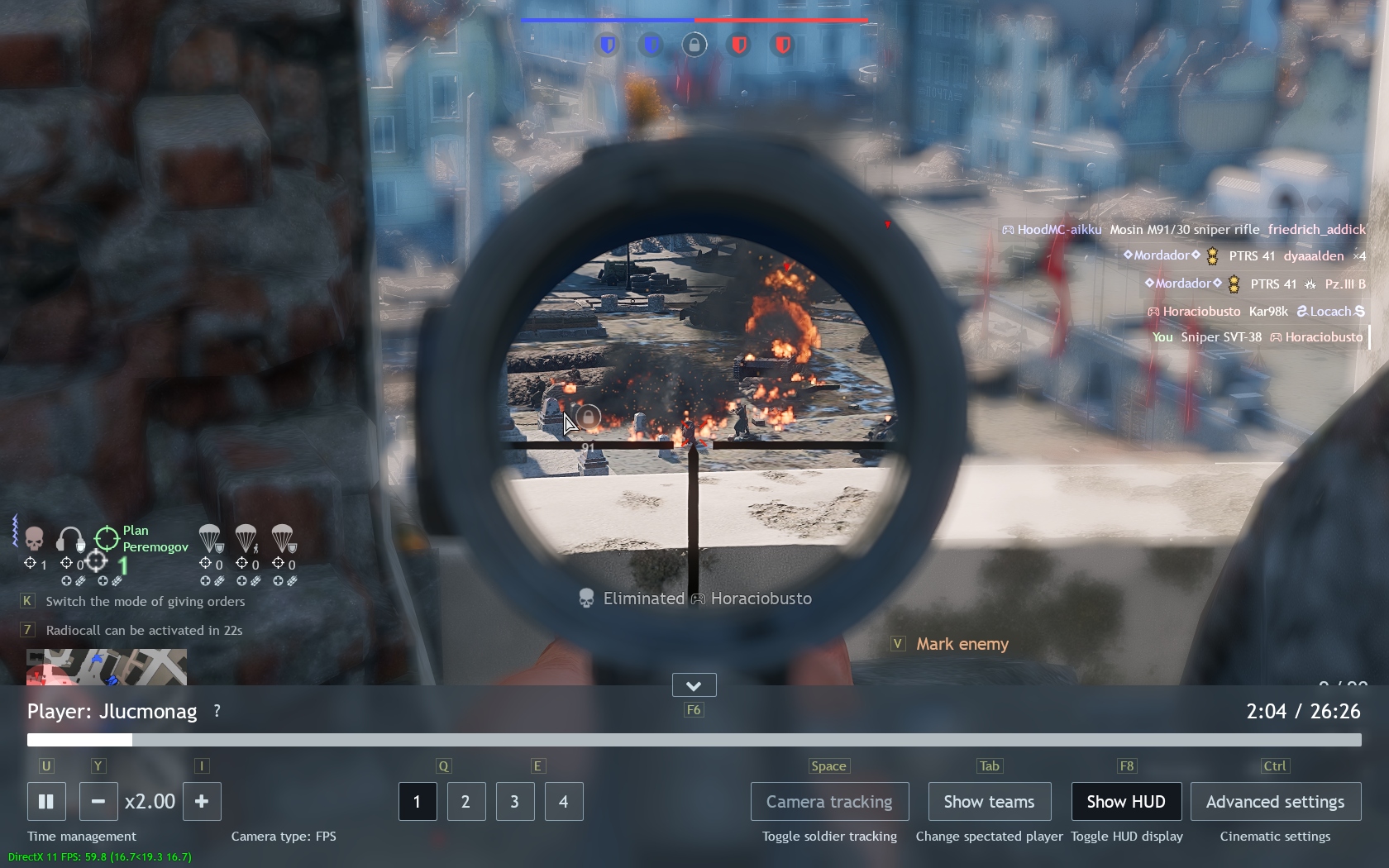Toggle the Show HUD button
This screenshot has height=868, width=1389.
[1126, 801]
